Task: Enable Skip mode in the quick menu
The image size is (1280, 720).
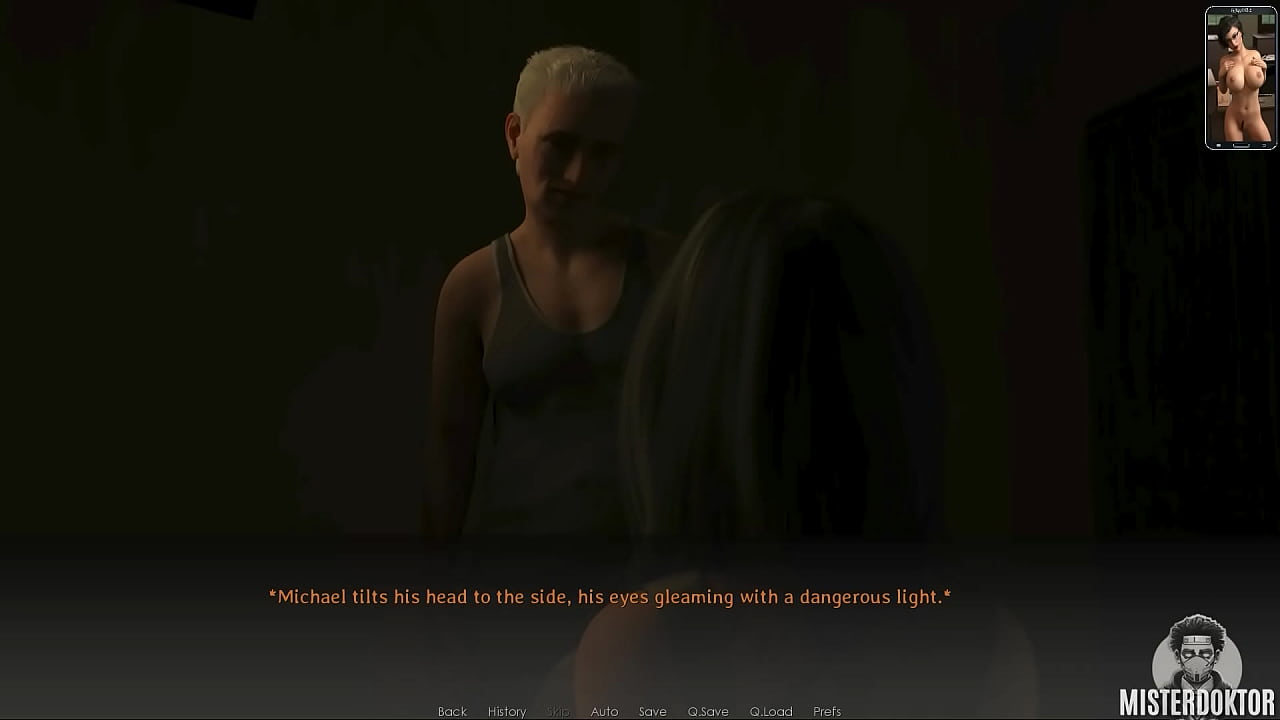Action: (557, 711)
